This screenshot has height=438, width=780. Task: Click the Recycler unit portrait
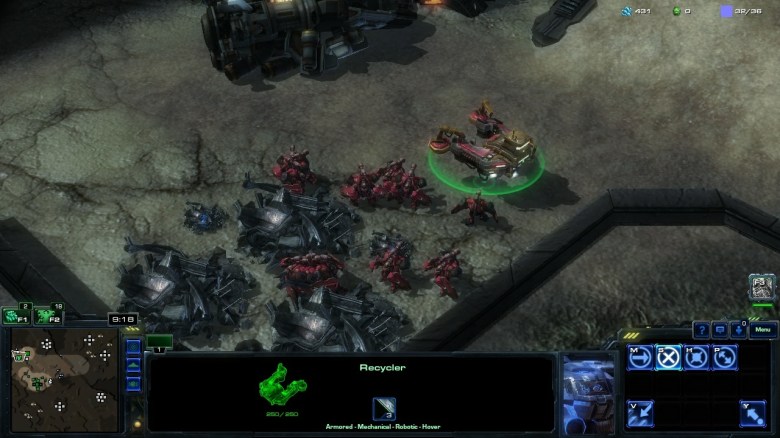tap(589, 391)
